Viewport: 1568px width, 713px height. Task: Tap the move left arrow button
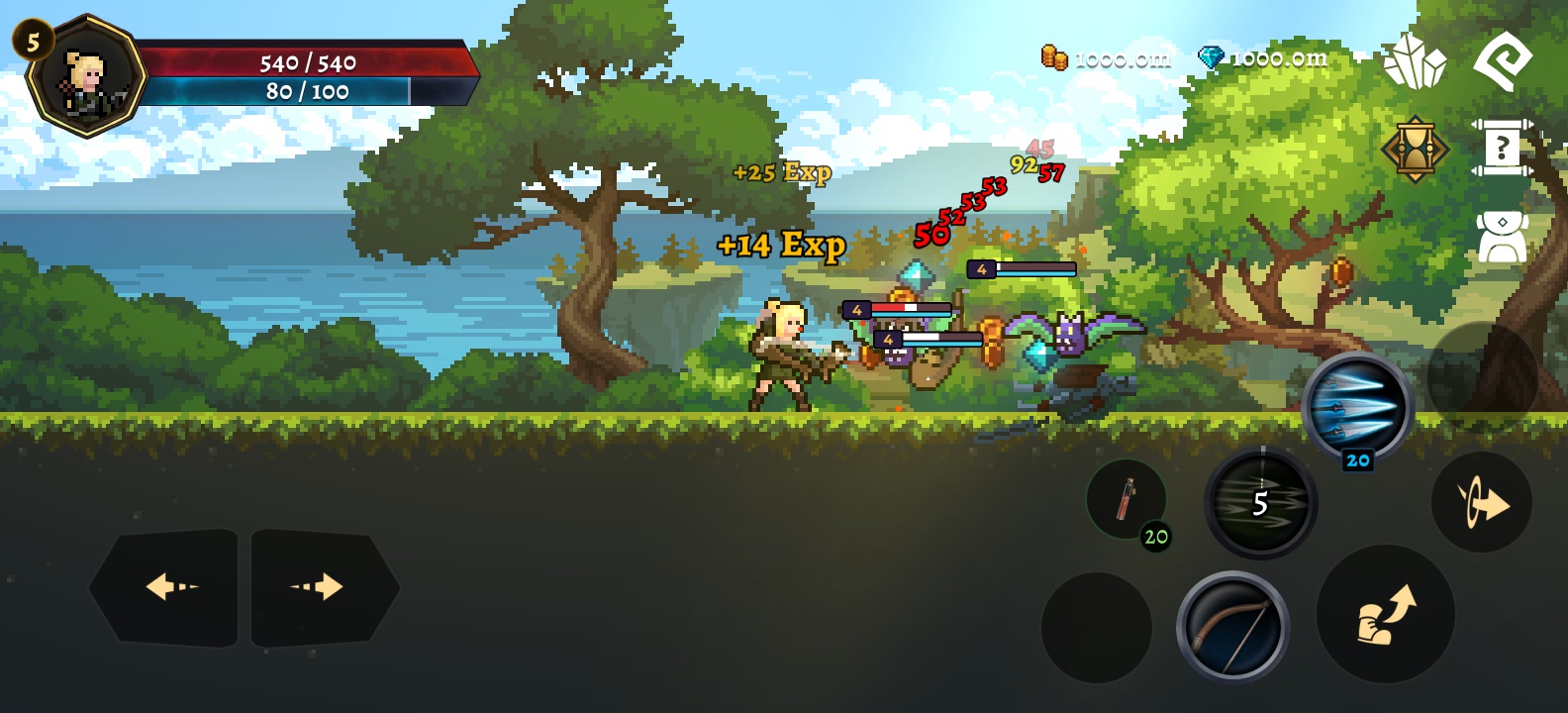165,587
